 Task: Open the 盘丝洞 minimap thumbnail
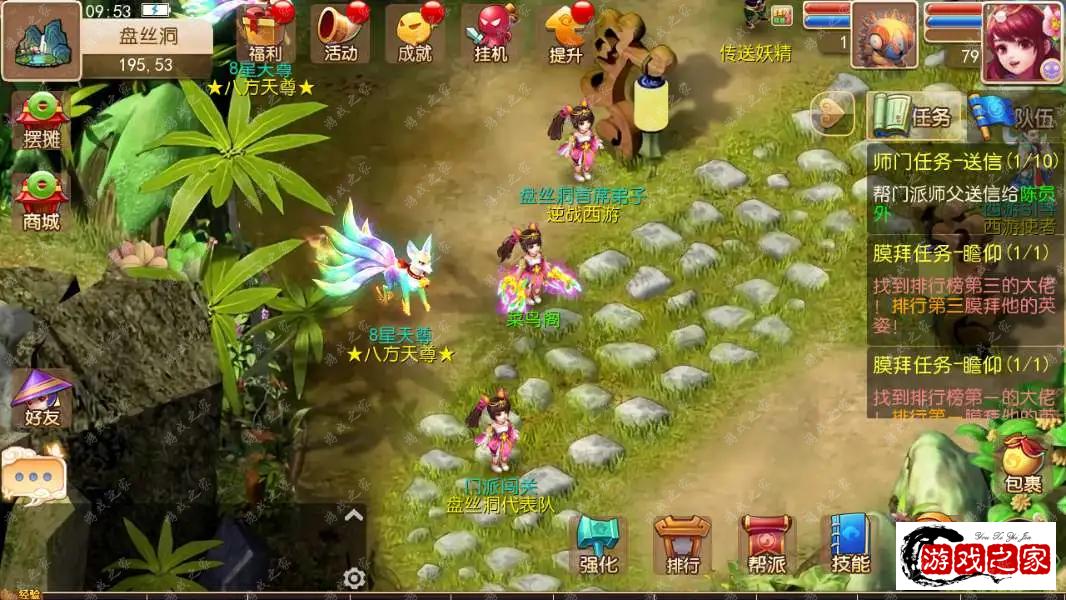pyautogui.click(x=41, y=42)
